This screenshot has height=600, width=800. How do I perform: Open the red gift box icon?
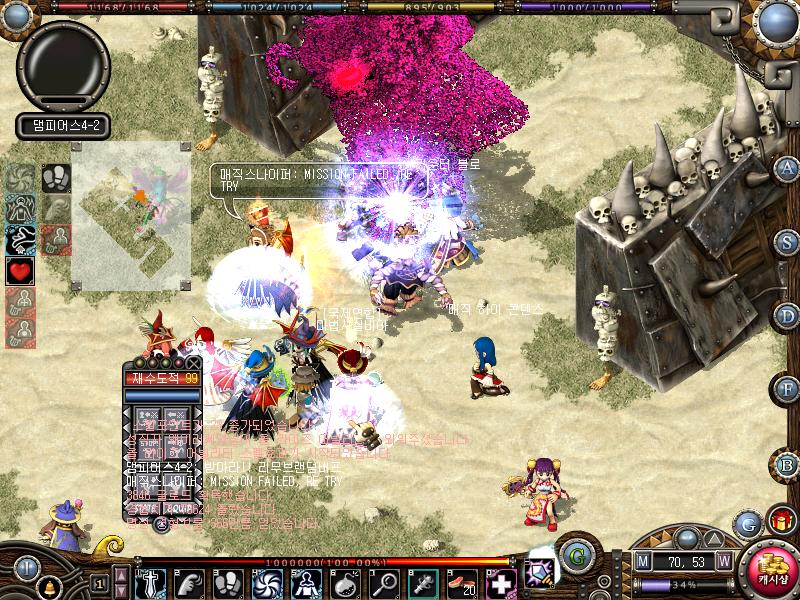coord(780,521)
